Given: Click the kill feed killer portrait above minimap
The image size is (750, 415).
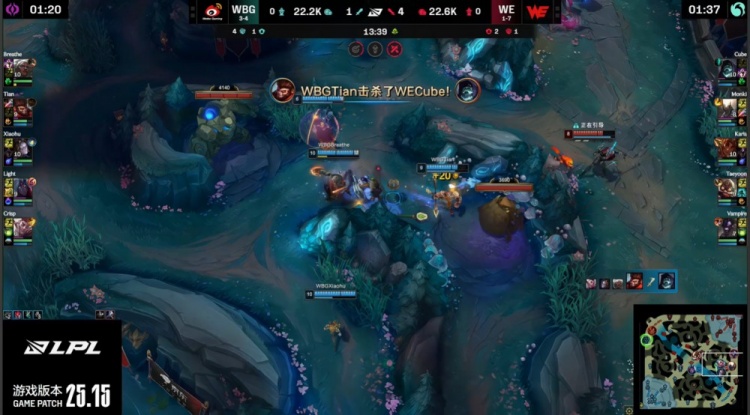Looking at the screenshot, I should 635,281.
